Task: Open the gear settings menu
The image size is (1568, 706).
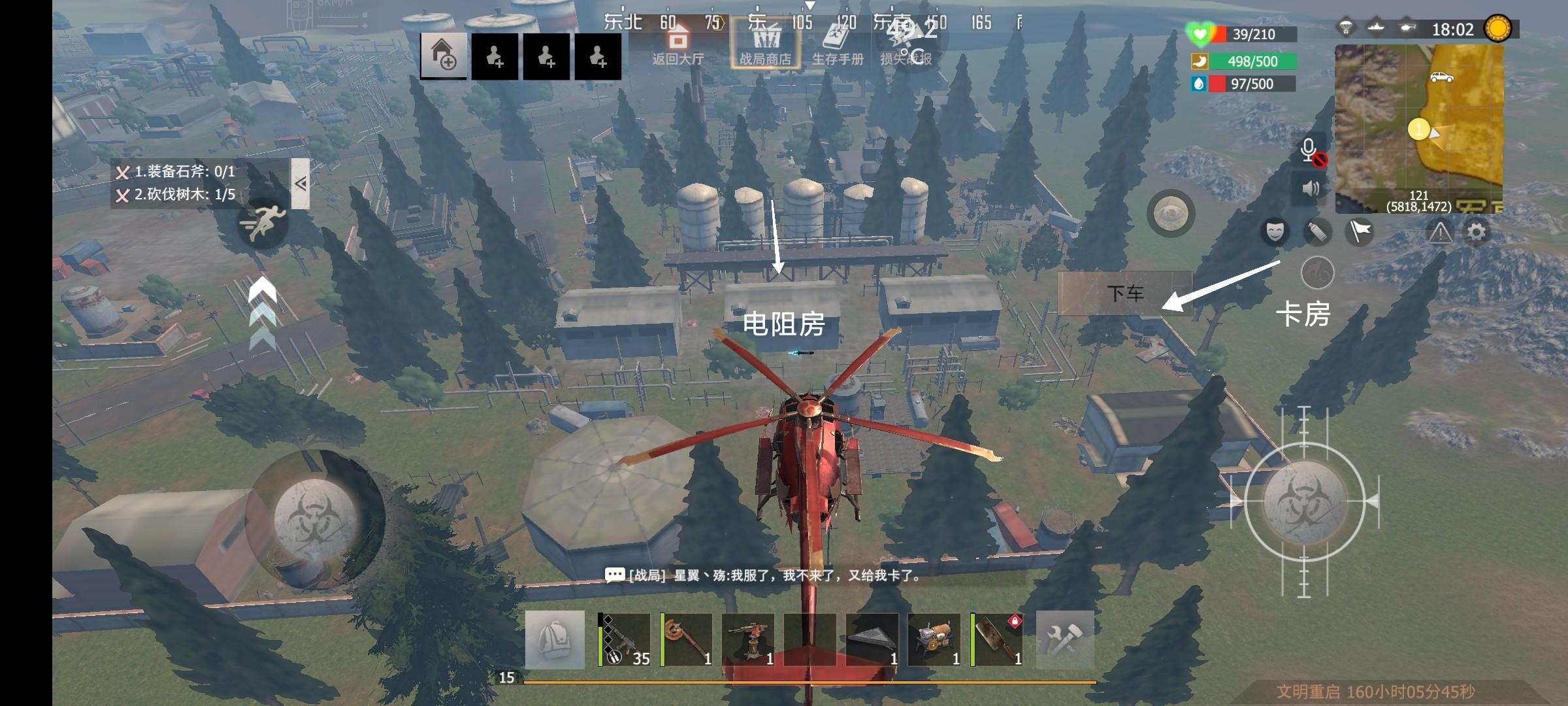Action: [1477, 231]
